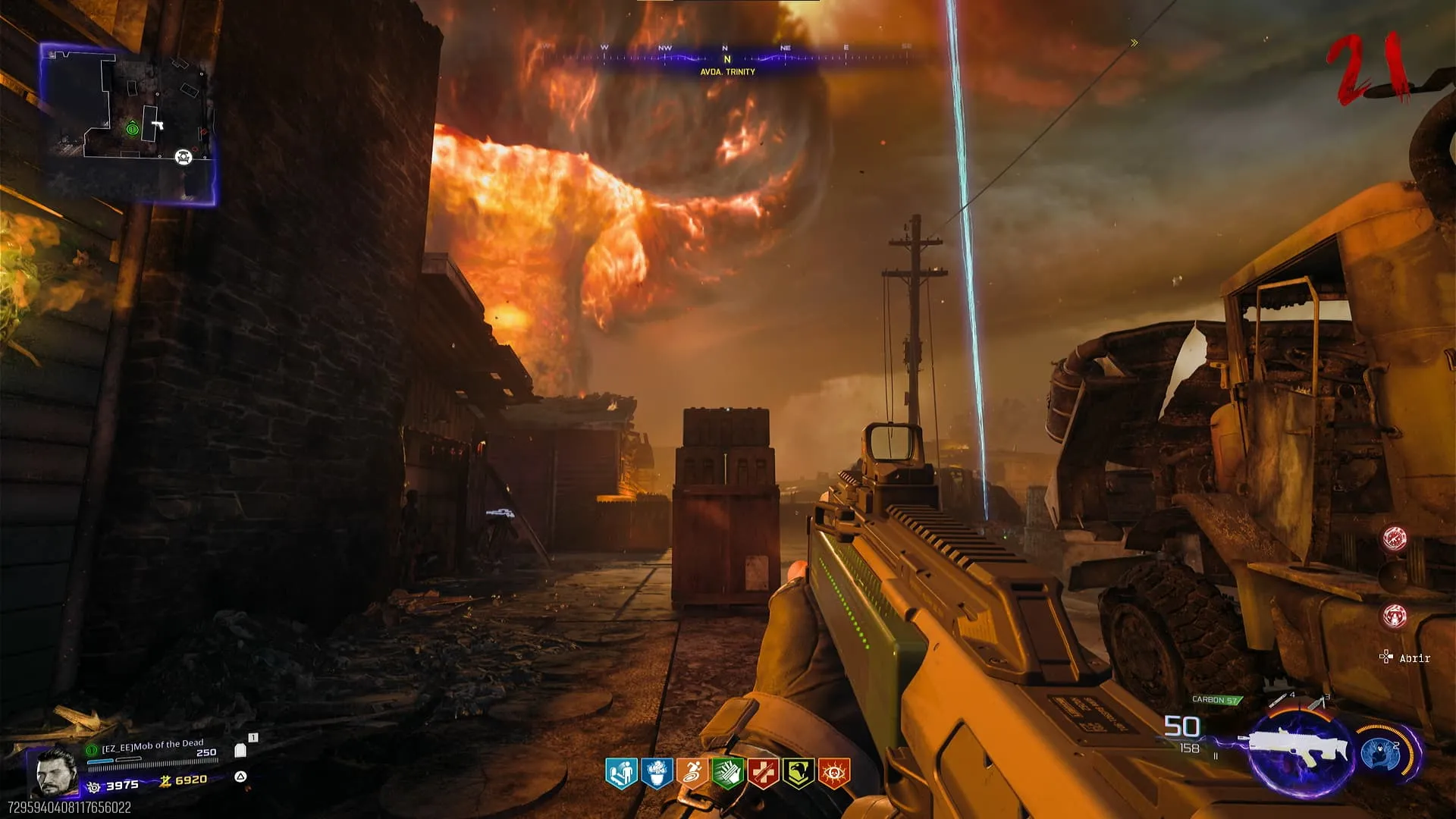Click the red cross and bullet perk
The image size is (1456, 819).
tap(763, 773)
